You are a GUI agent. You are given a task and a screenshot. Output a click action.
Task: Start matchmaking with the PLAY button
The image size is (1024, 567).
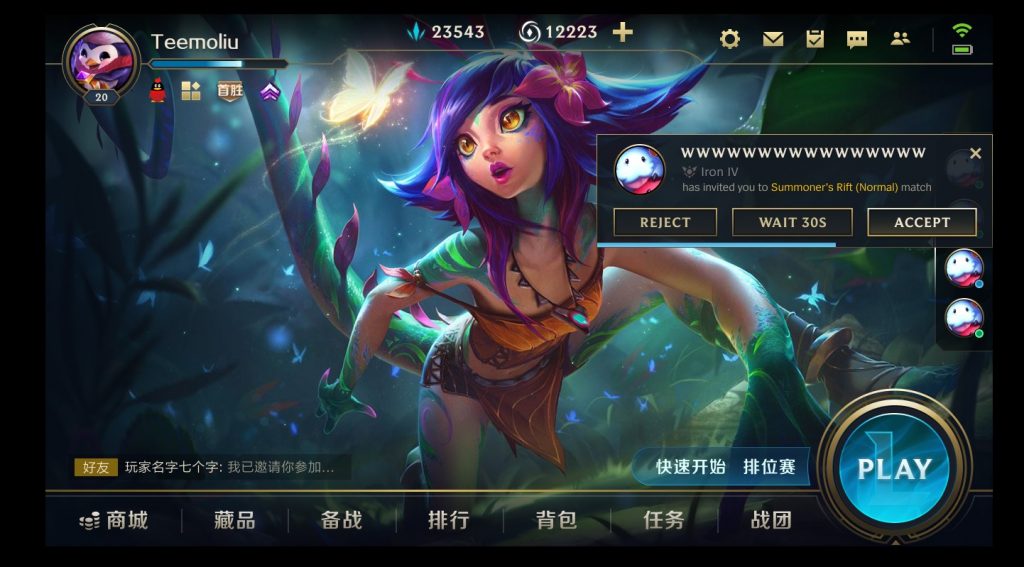(894, 468)
